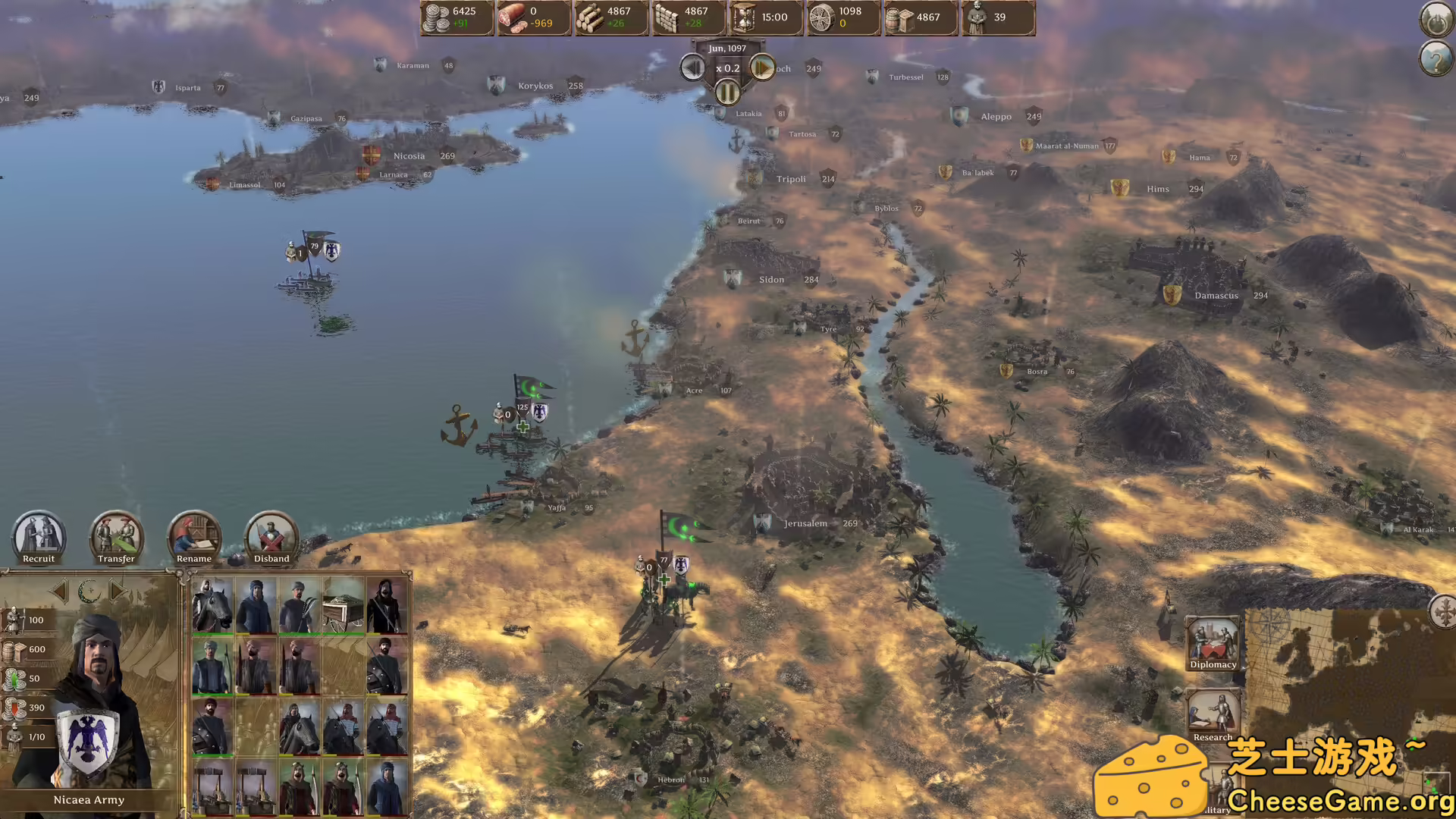Click the increase game speed arrow
The image size is (1456, 819).
point(764,68)
